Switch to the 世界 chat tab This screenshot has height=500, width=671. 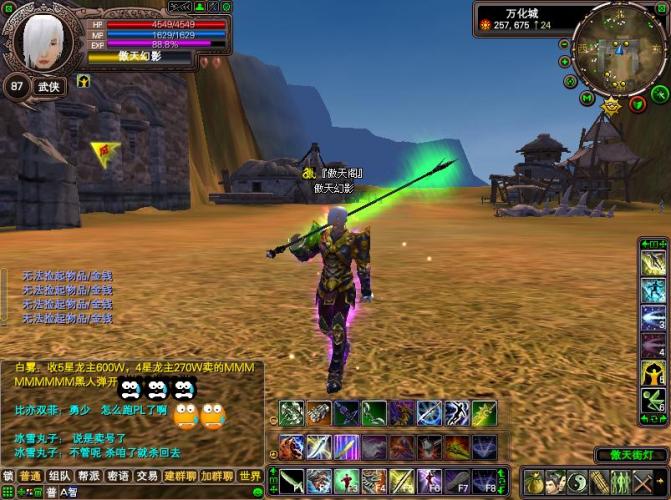click(x=250, y=476)
